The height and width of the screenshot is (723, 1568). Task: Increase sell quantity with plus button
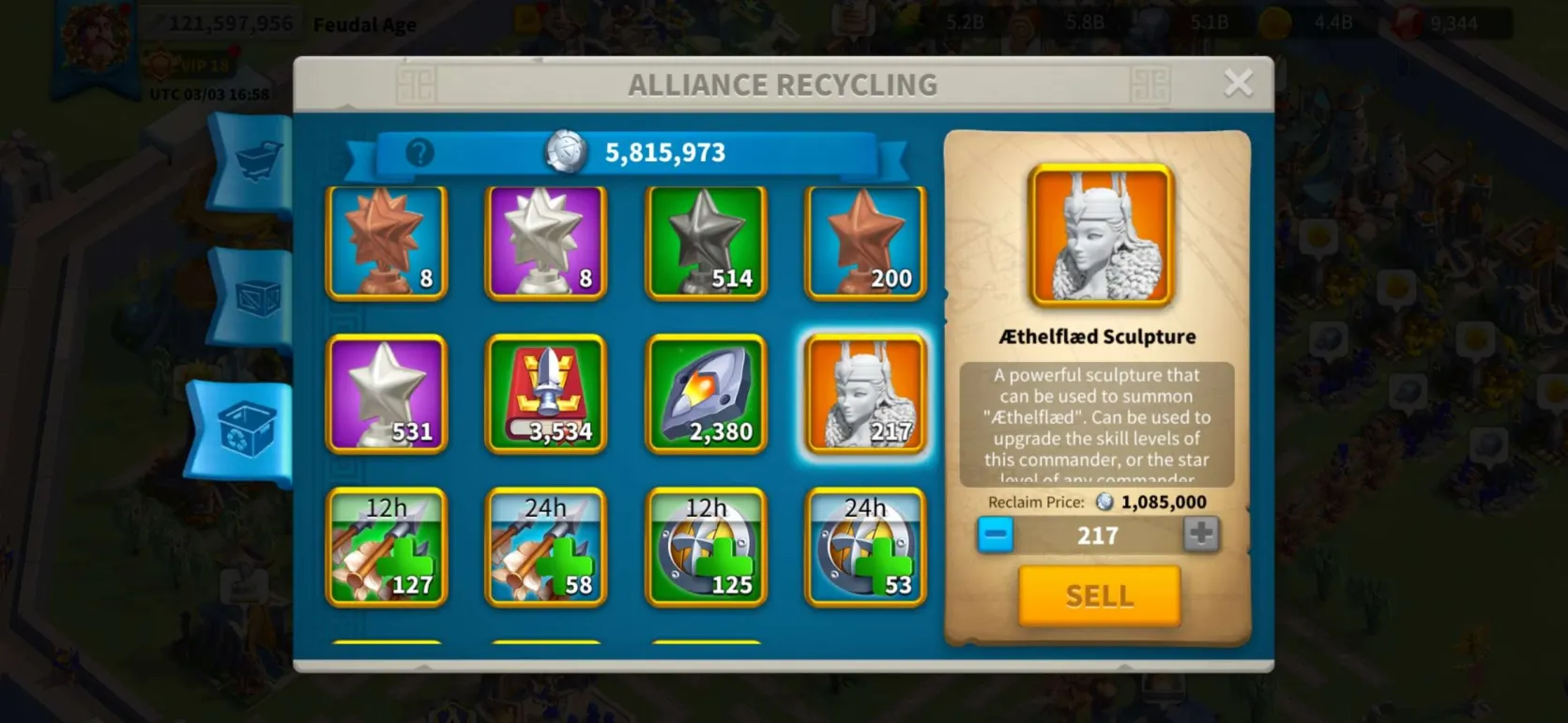point(1200,535)
